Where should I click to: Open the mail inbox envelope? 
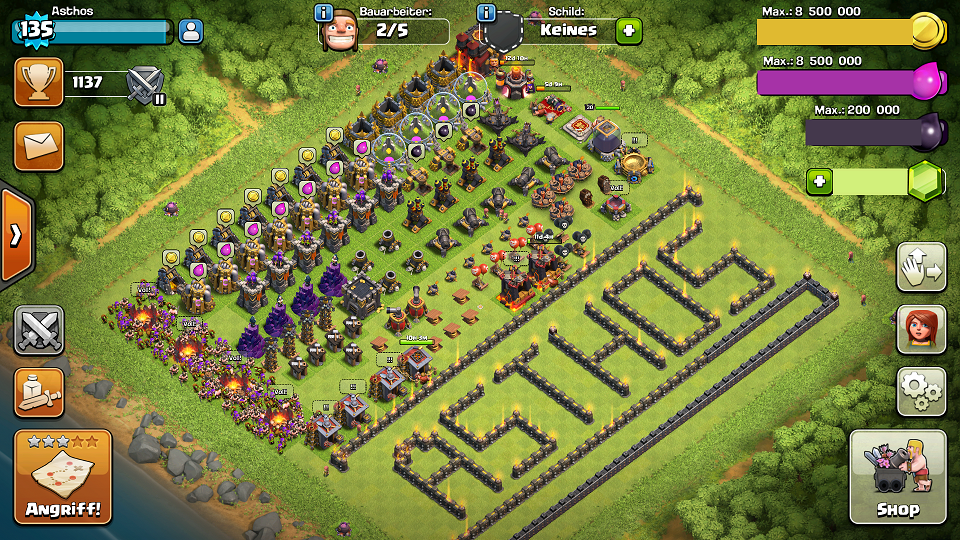point(38,146)
